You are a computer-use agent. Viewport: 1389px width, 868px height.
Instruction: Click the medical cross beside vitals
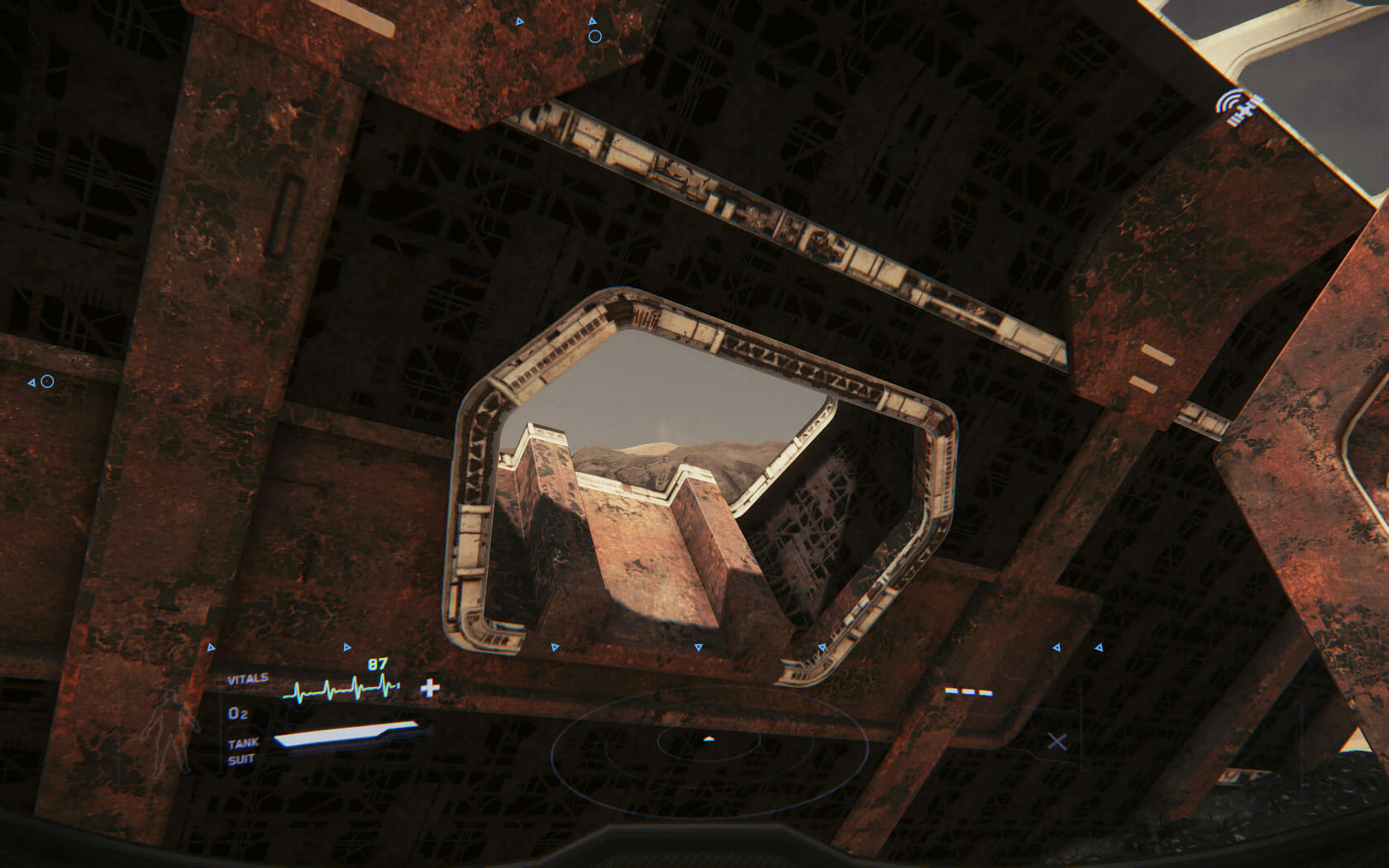click(430, 688)
